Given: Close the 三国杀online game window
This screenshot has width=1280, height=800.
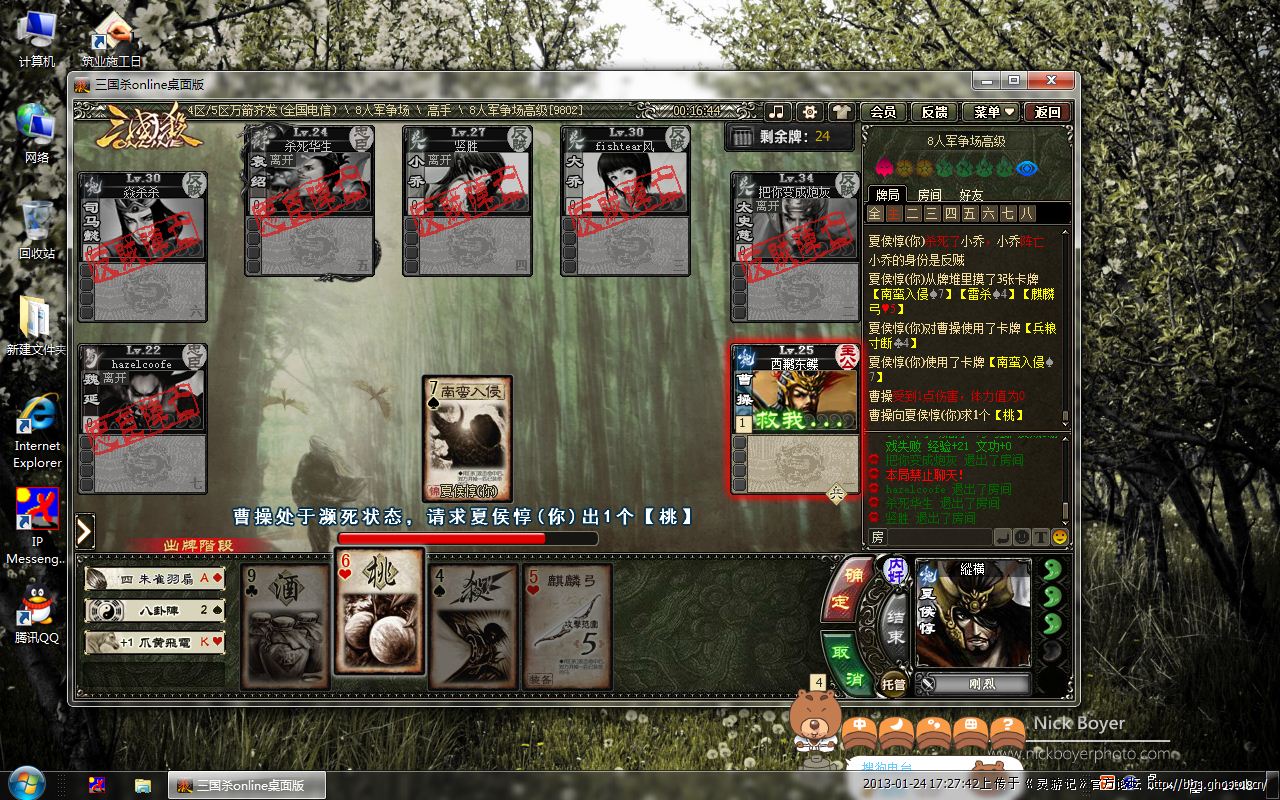Looking at the screenshot, I should point(1050,81).
